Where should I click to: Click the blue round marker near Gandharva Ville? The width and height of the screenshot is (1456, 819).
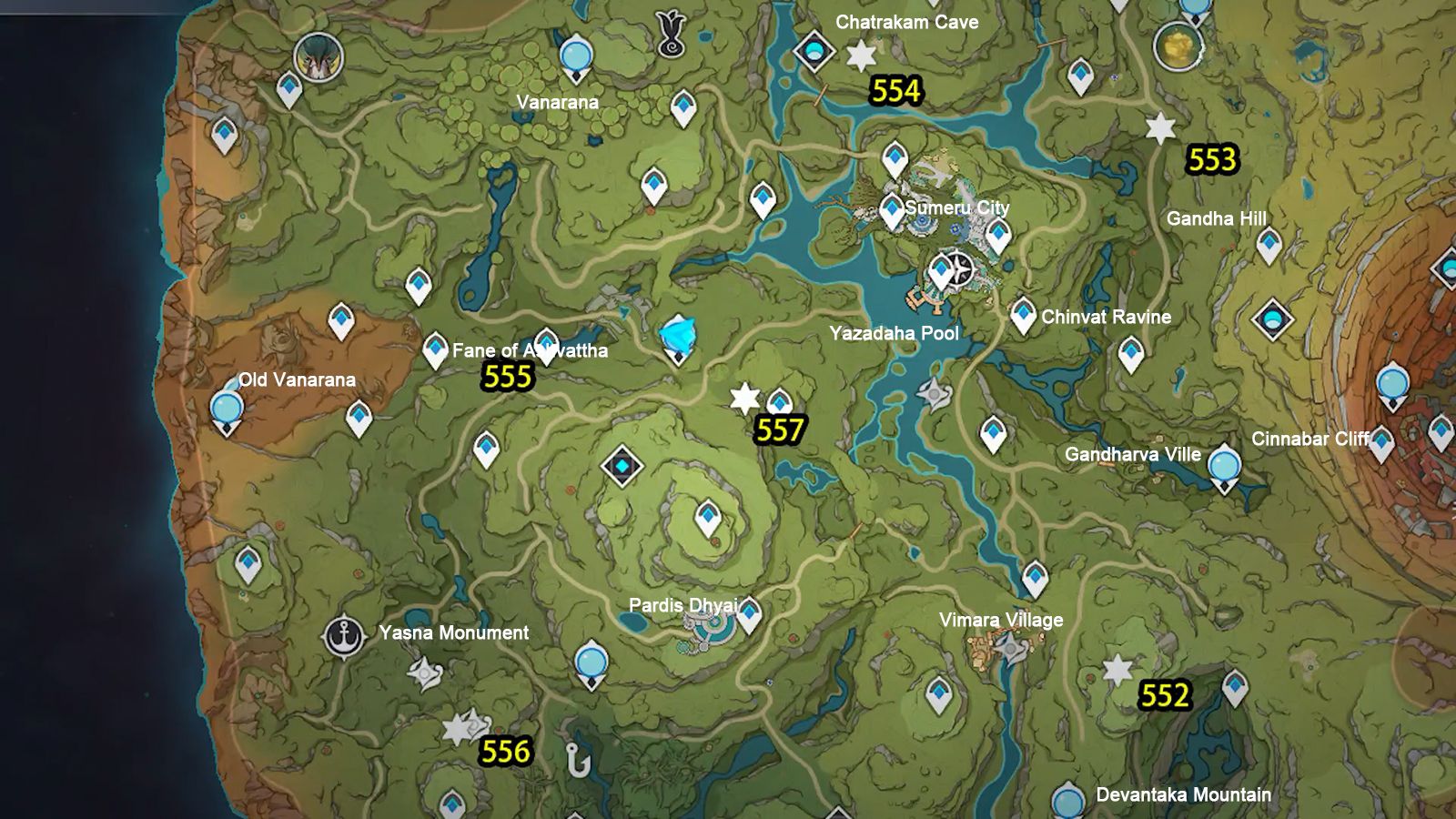pos(1224,464)
